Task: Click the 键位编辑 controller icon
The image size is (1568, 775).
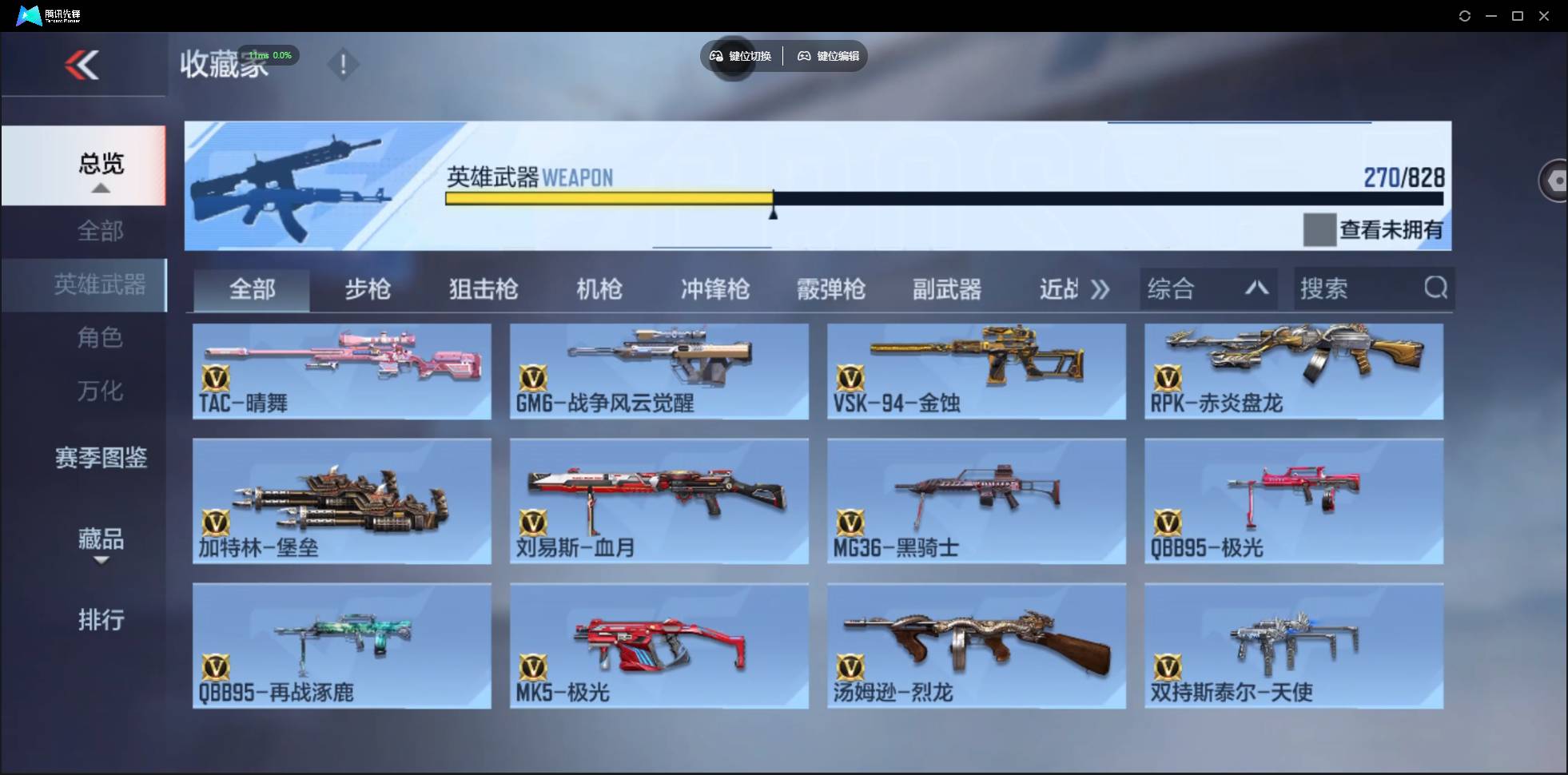Action: pyautogui.click(x=804, y=56)
